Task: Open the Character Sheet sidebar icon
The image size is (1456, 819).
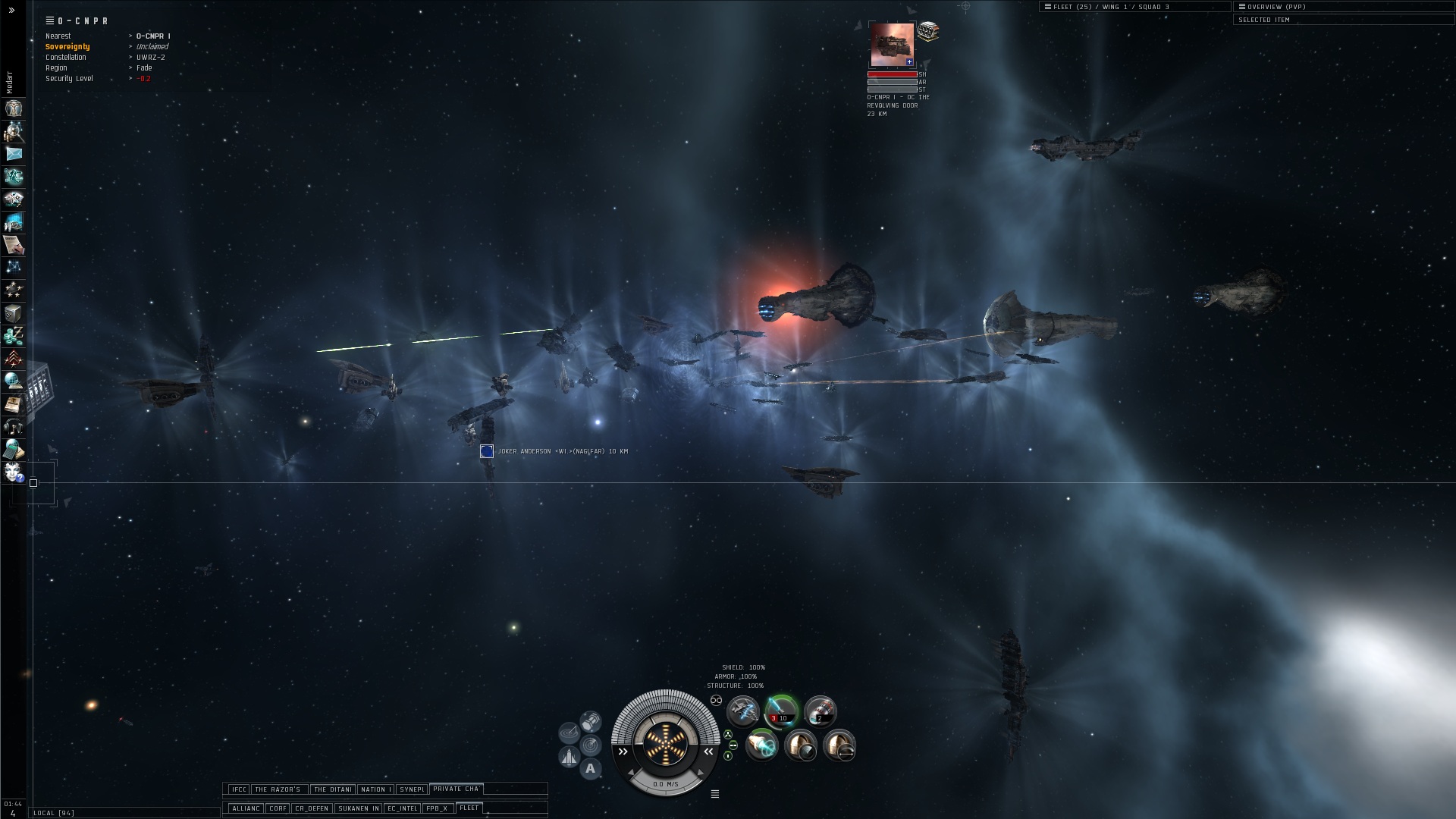Action: (x=14, y=108)
